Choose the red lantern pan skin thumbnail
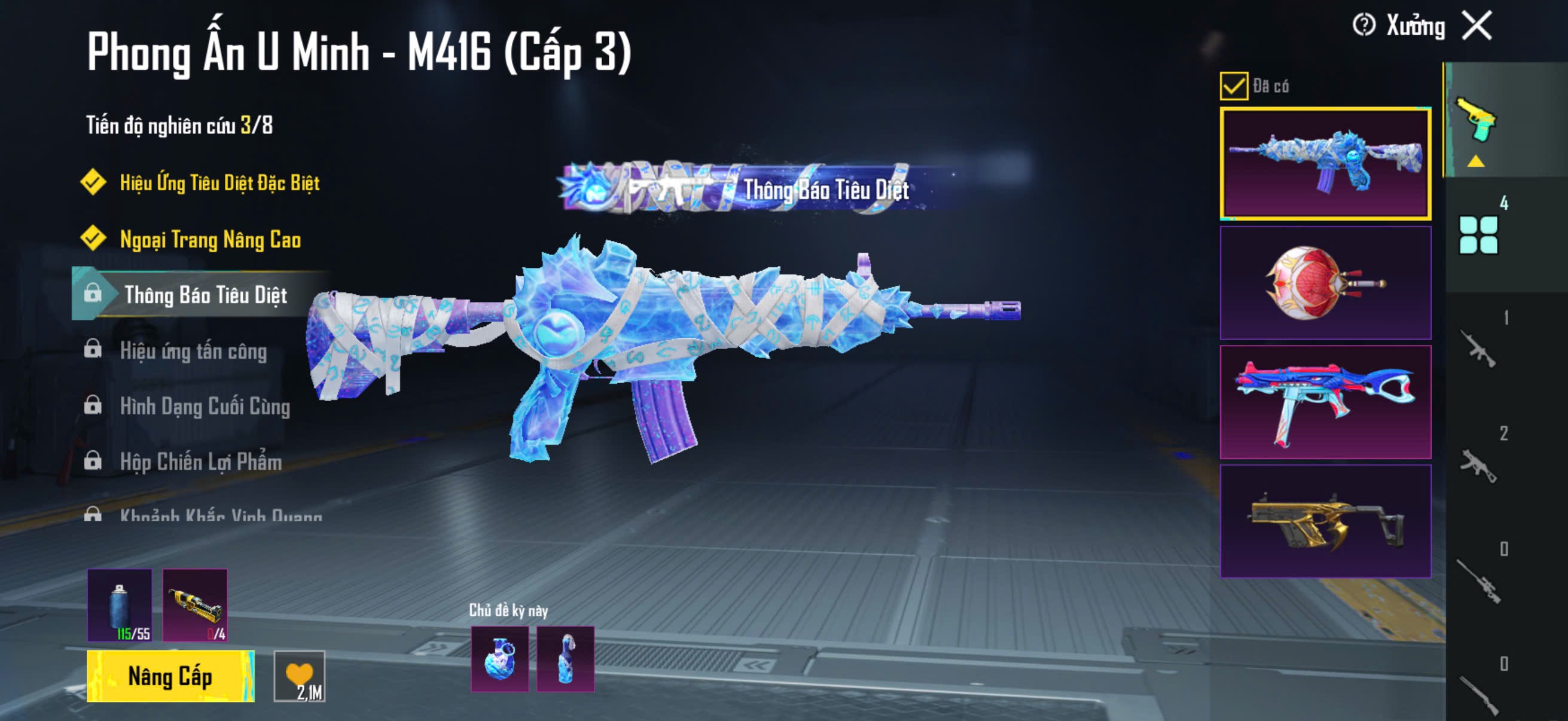Screen dimensions: 1568x721 [1325, 283]
